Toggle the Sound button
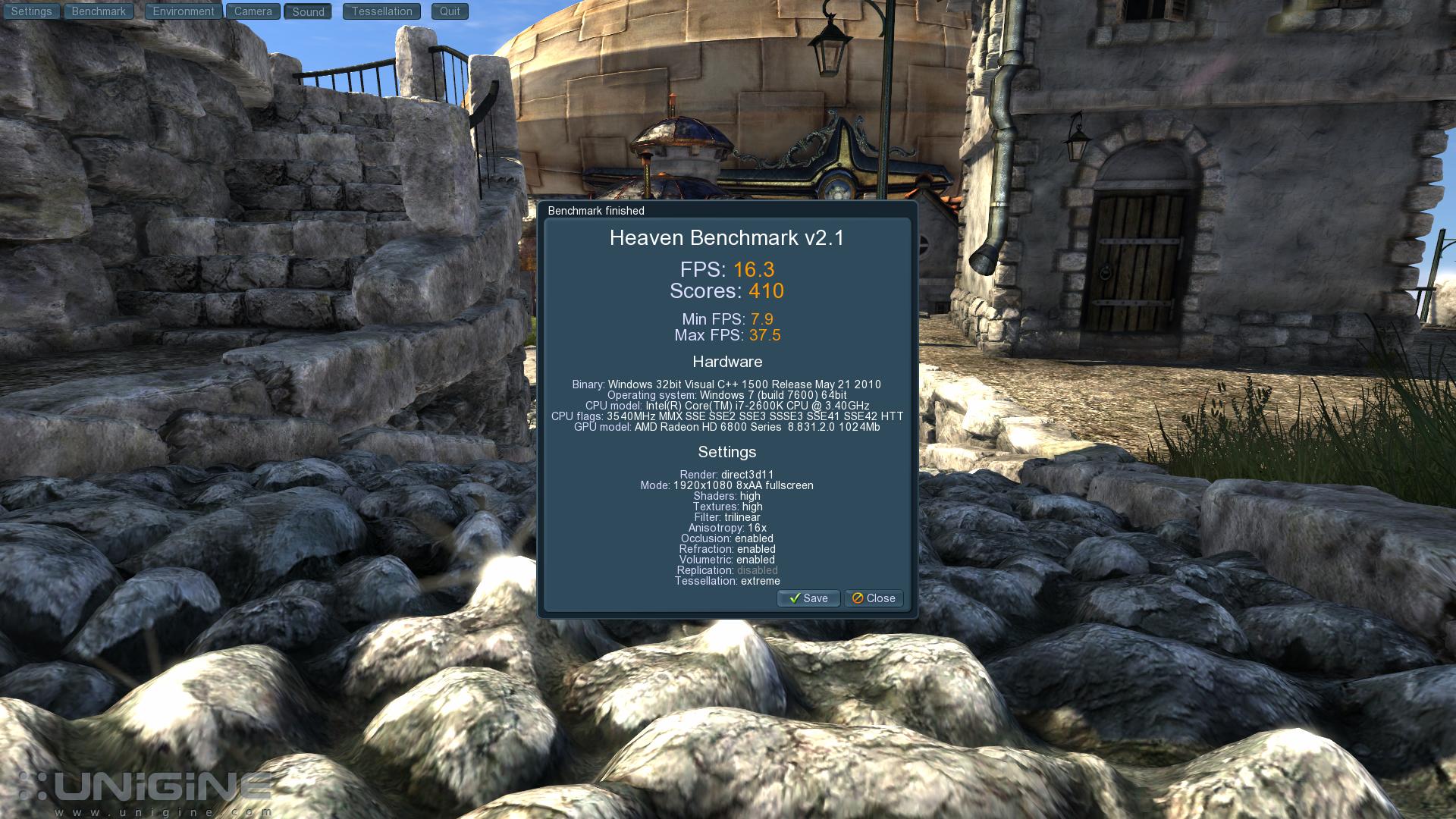 [x=308, y=12]
